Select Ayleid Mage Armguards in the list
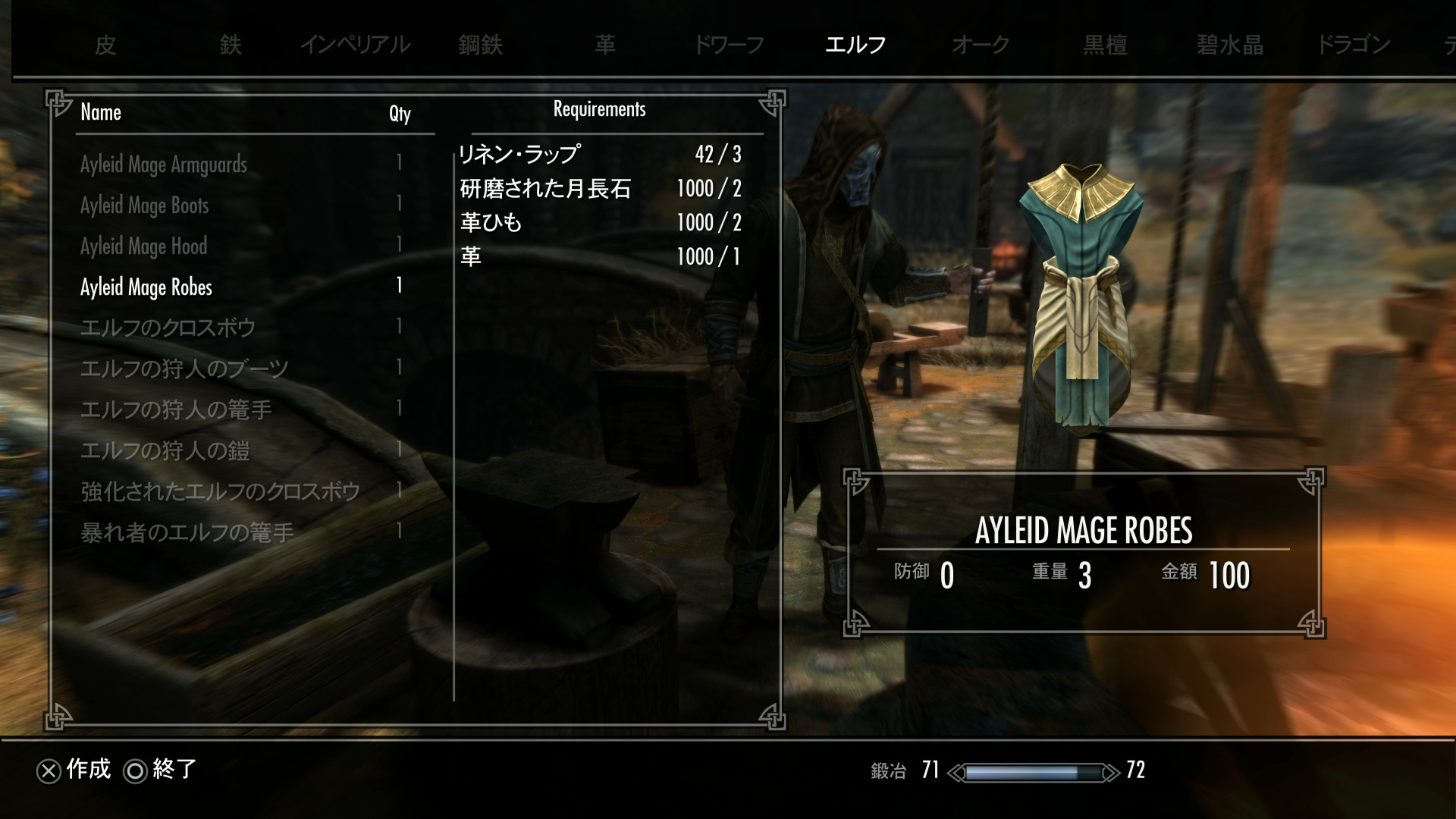The height and width of the screenshot is (819, 1456). tap(164, 165)
